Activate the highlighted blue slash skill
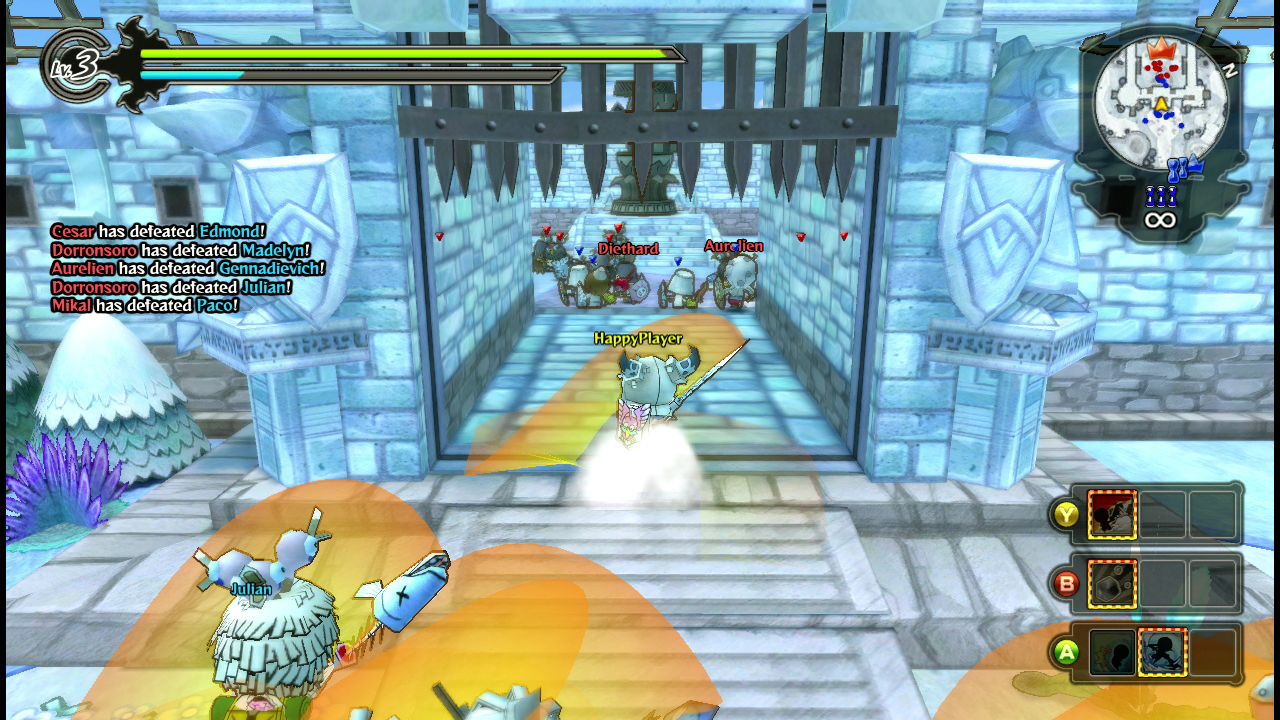 [x=1162, y=652]
